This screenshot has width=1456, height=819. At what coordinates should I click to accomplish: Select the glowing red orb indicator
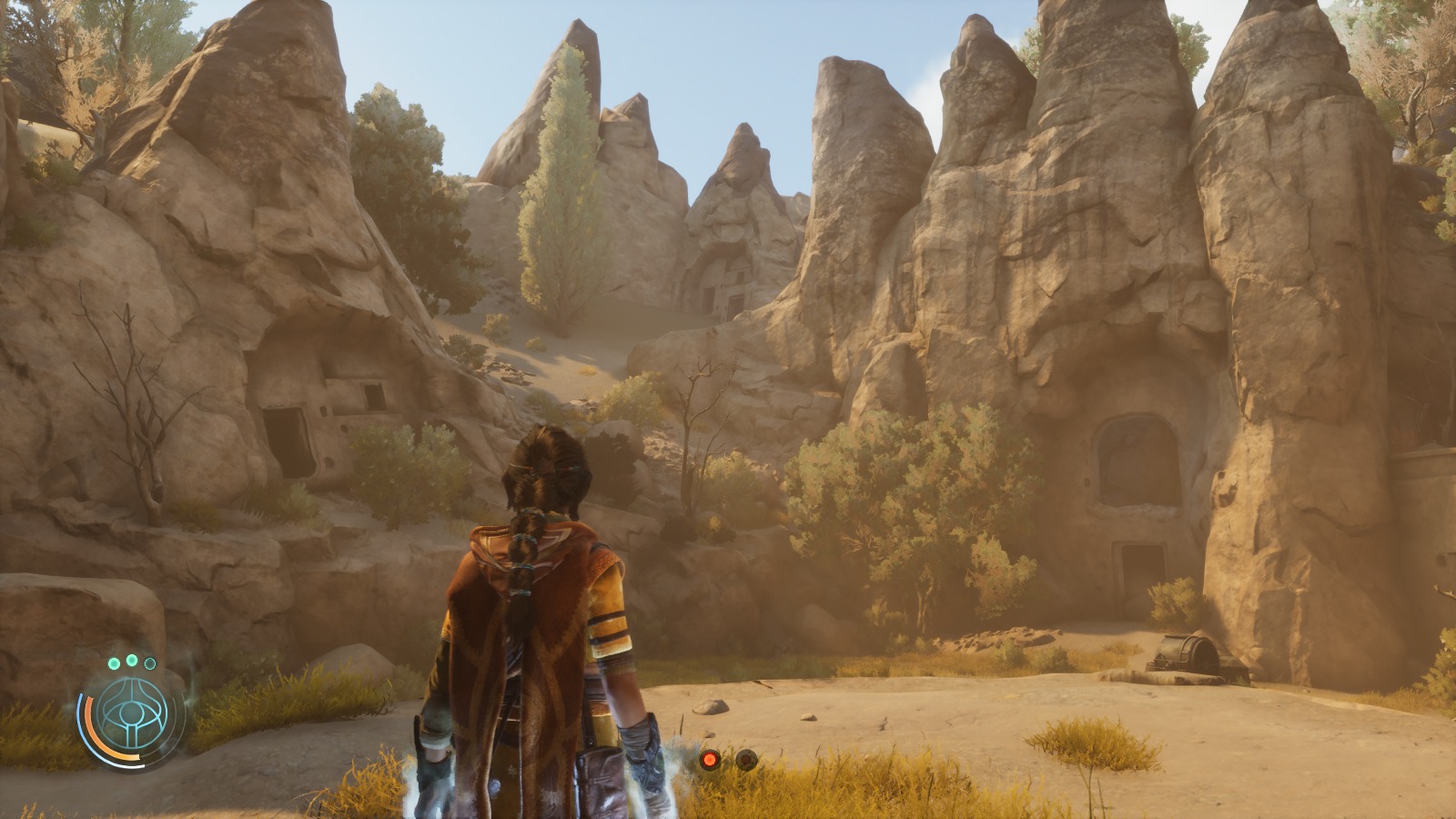710,759
